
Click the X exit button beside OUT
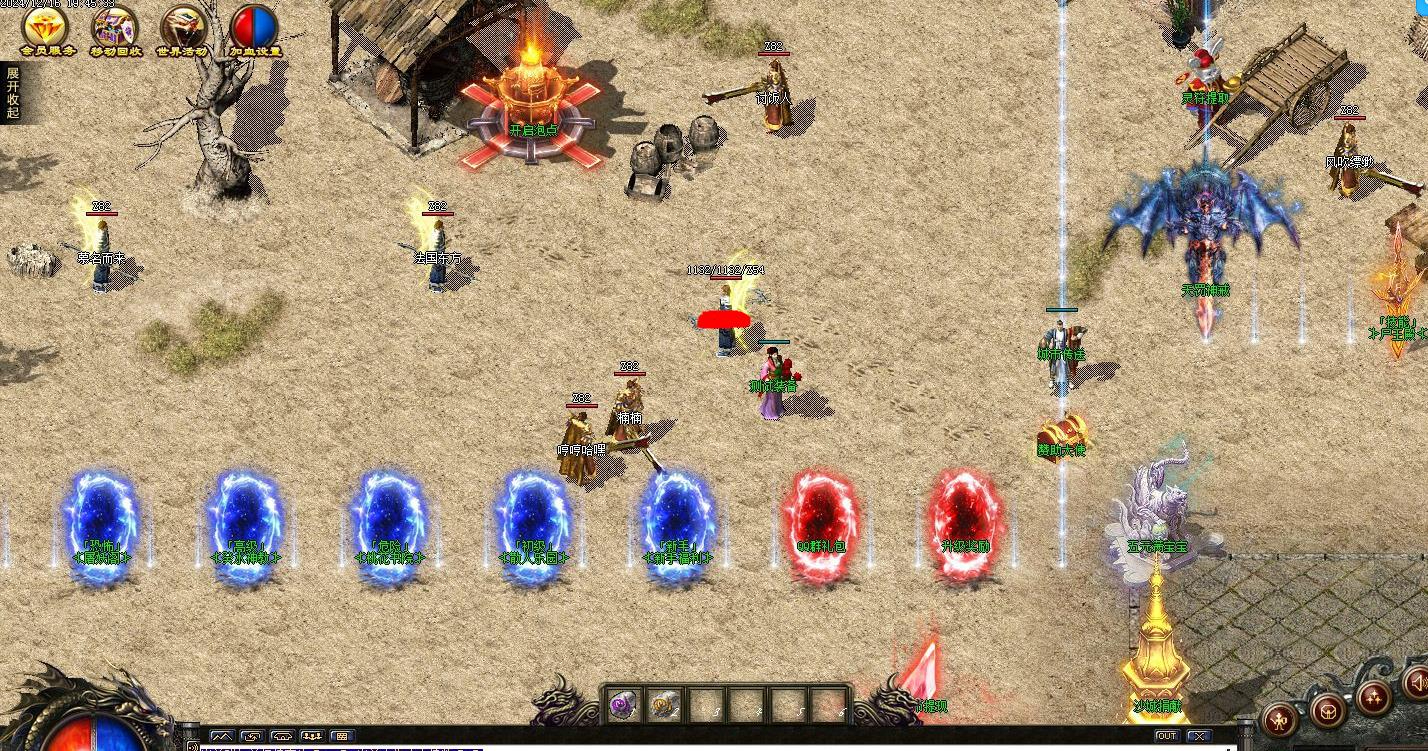tap(1198, 736)
